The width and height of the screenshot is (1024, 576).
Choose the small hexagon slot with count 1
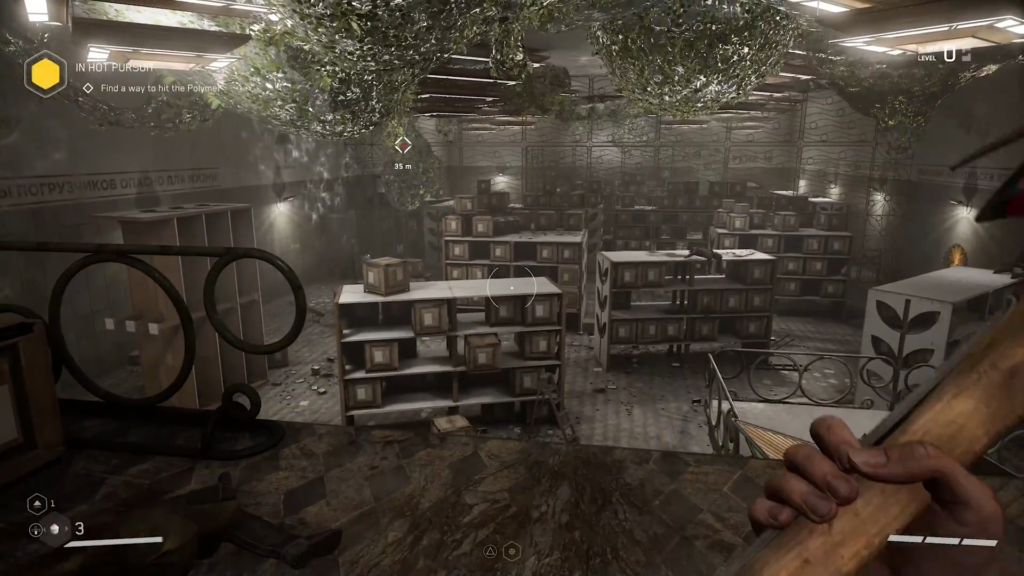click(35, 505)
